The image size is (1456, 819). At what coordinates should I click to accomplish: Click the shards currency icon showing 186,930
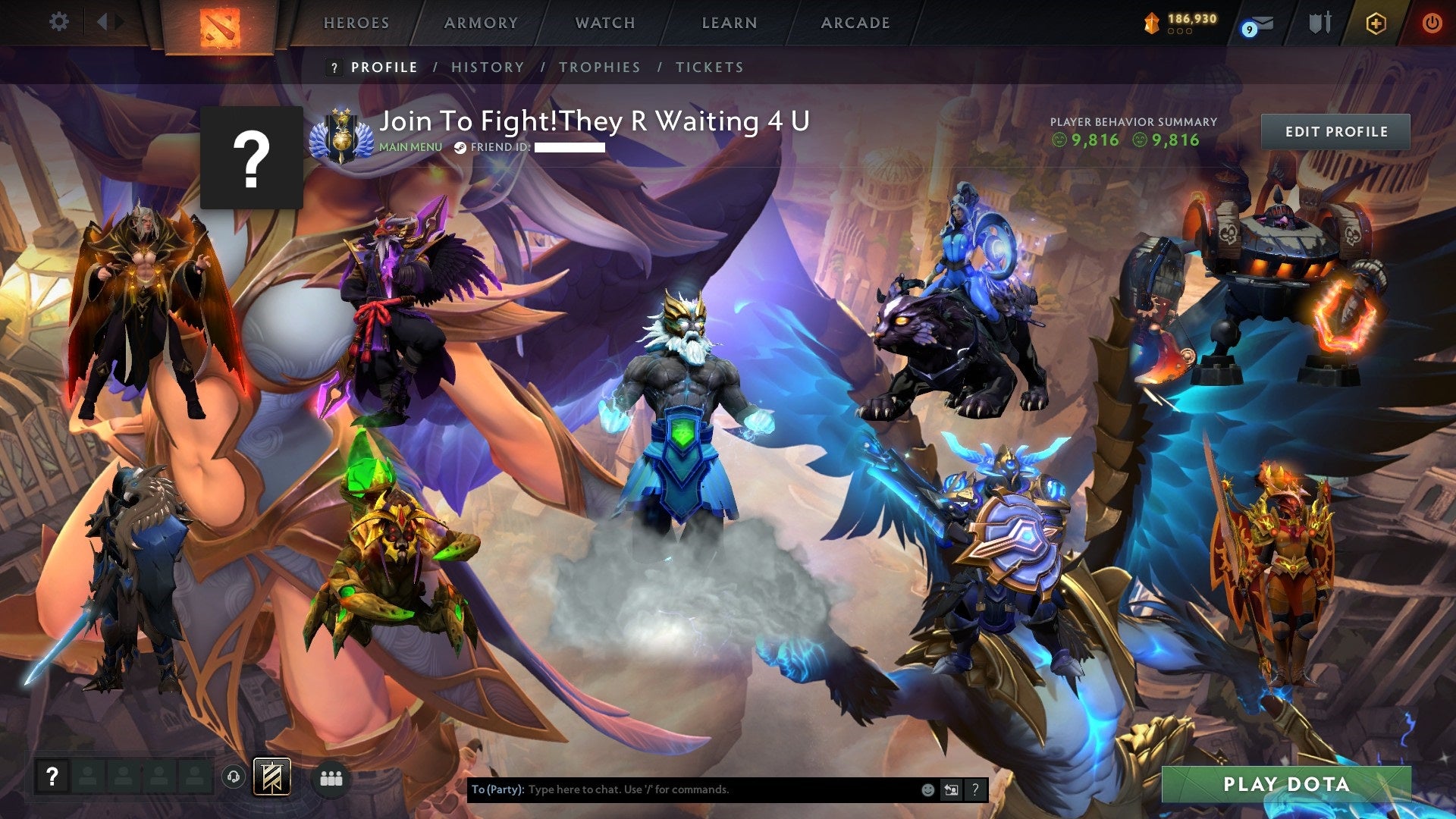pyautogui.click(x=1152, y=22)
